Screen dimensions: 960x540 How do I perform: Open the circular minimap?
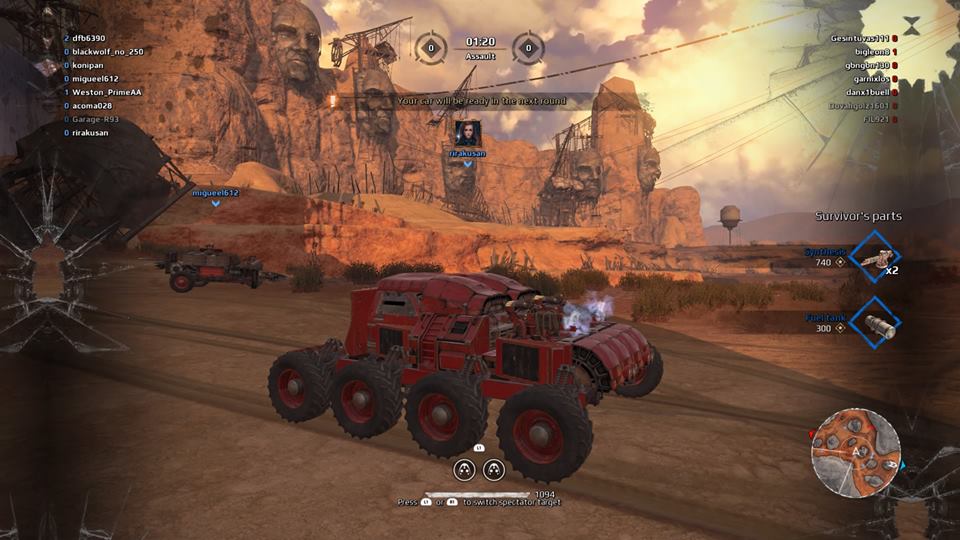(x=855, y=452)
